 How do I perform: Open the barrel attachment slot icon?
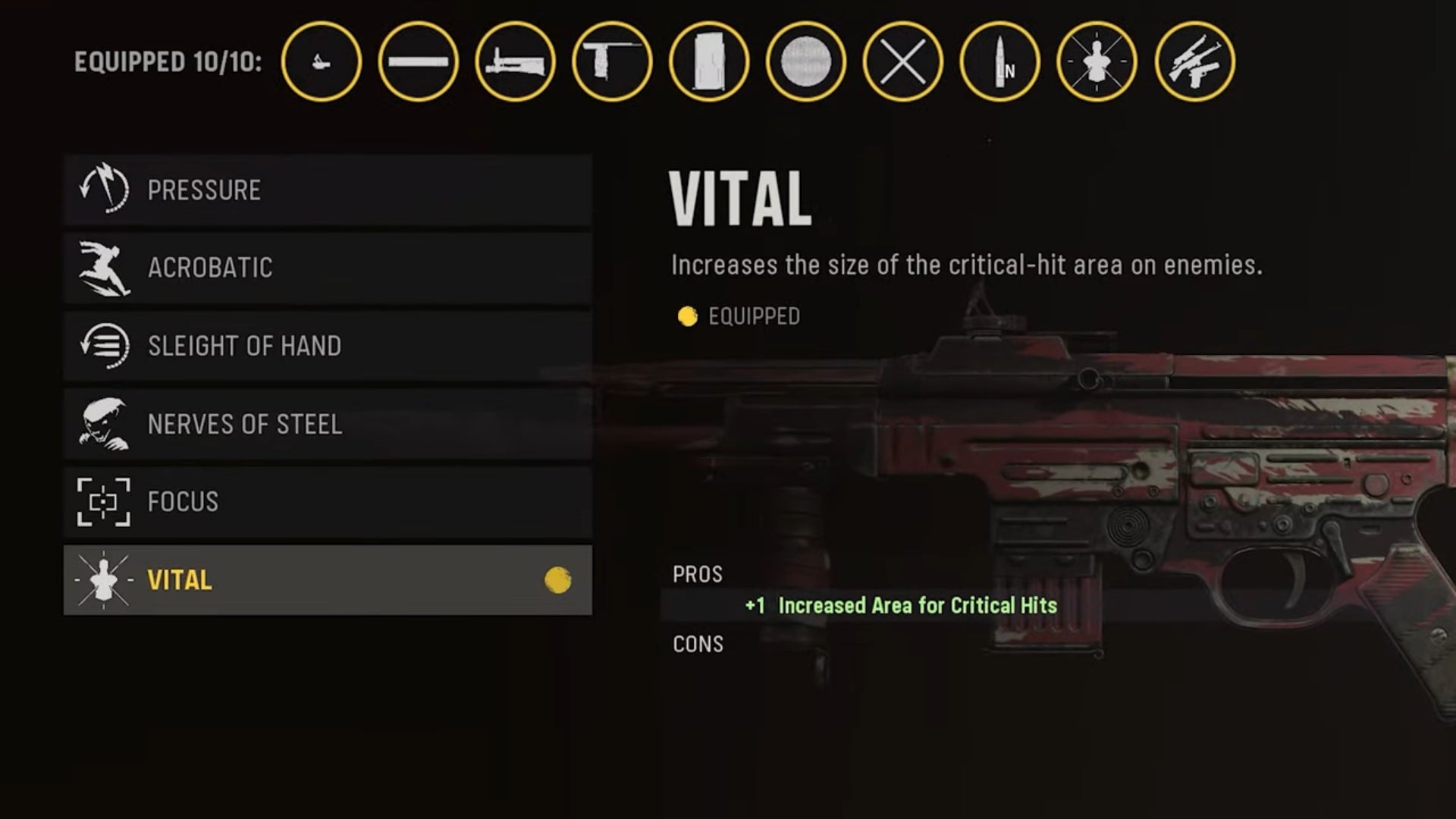tap(419, 62)
